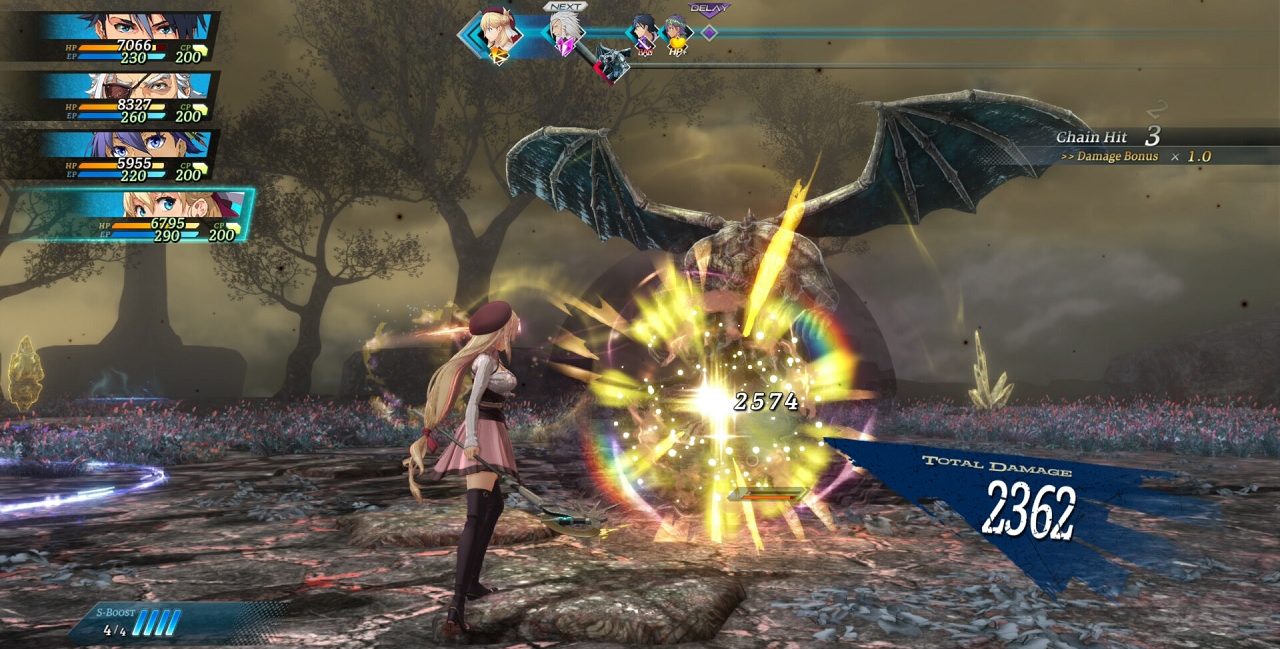Select the dark-haired swordsman's party panel

coord(130,37)
